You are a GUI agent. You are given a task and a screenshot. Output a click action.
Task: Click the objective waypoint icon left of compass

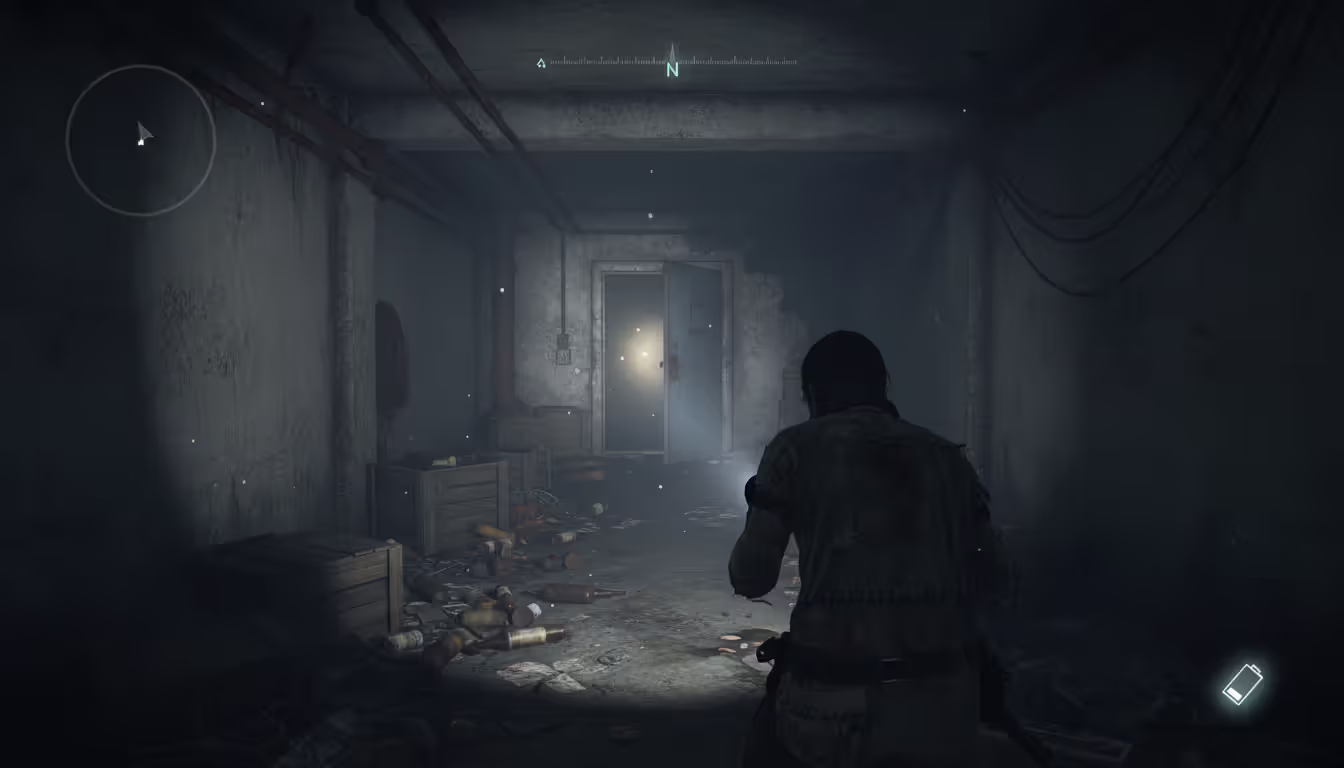pyautogui.click(x=541, y=62)
